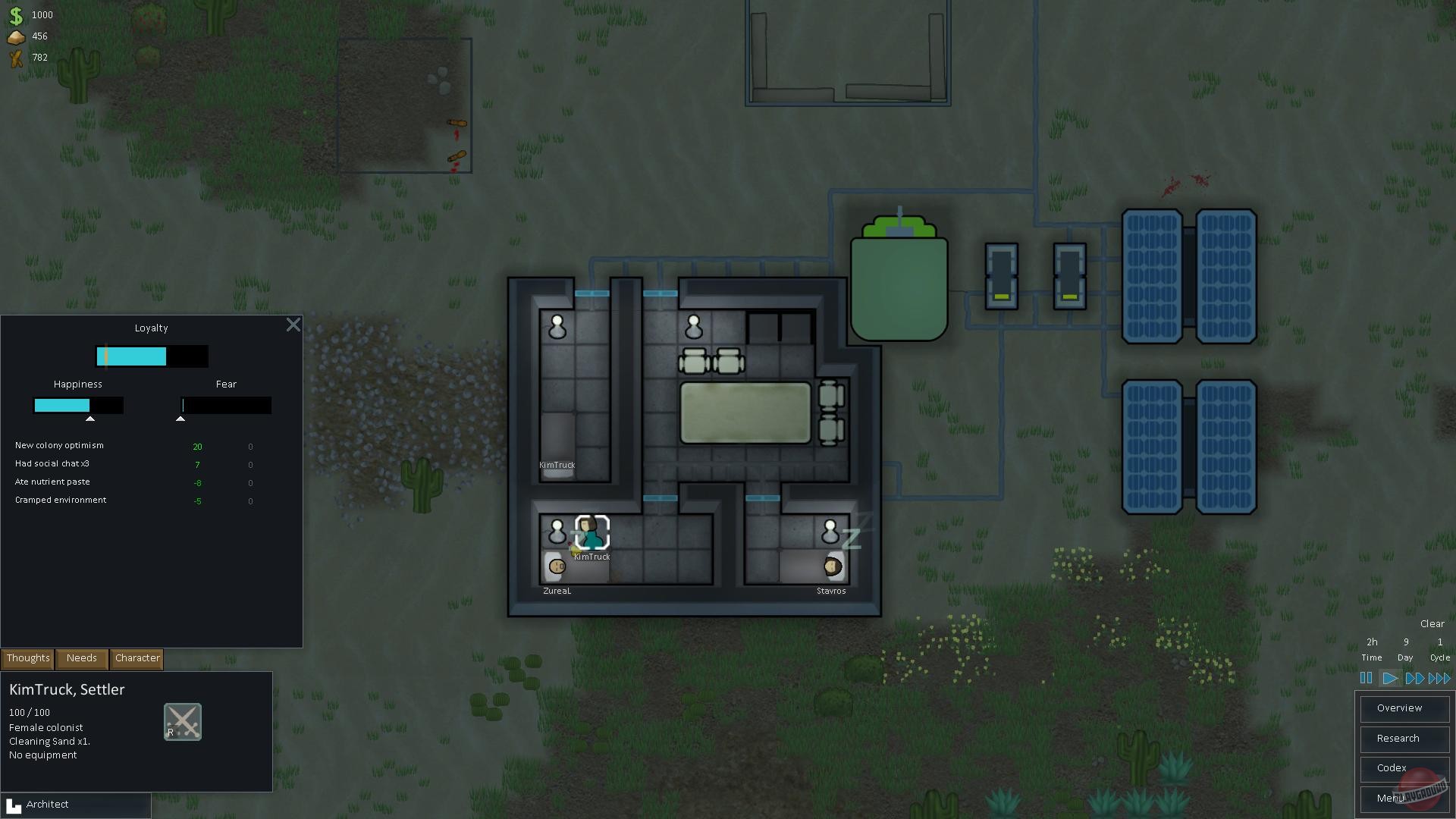Switch to the Needs tab
This screenshot has height=819, width=1456.
[x=81, y=658]
